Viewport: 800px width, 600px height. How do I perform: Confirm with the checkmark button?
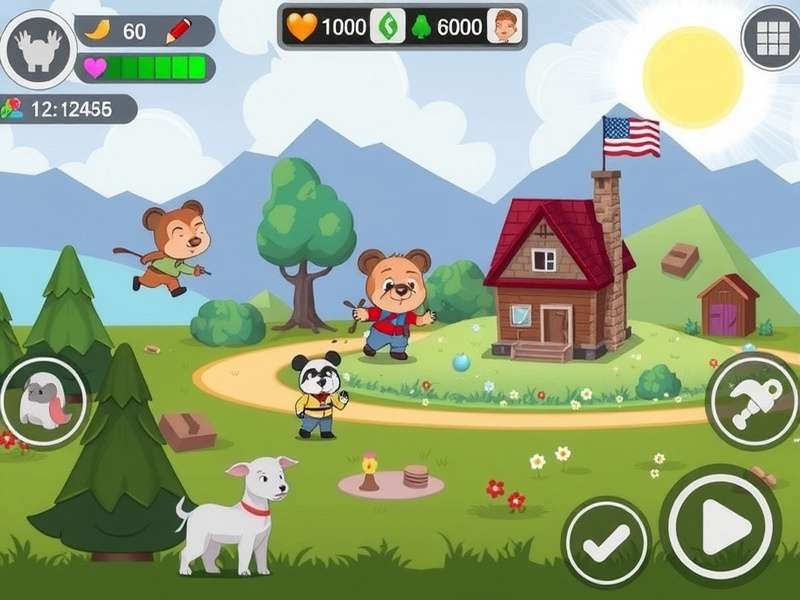point(605,543)
